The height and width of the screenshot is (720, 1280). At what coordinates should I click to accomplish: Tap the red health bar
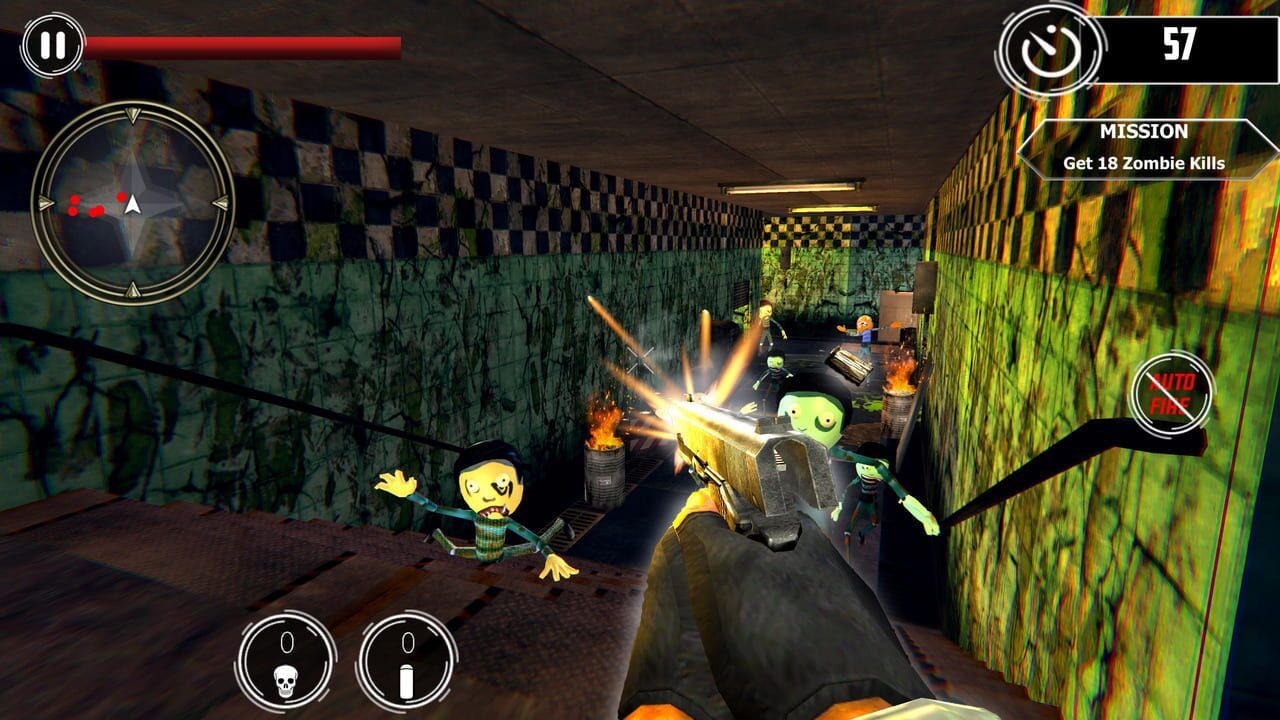[240, 42]
